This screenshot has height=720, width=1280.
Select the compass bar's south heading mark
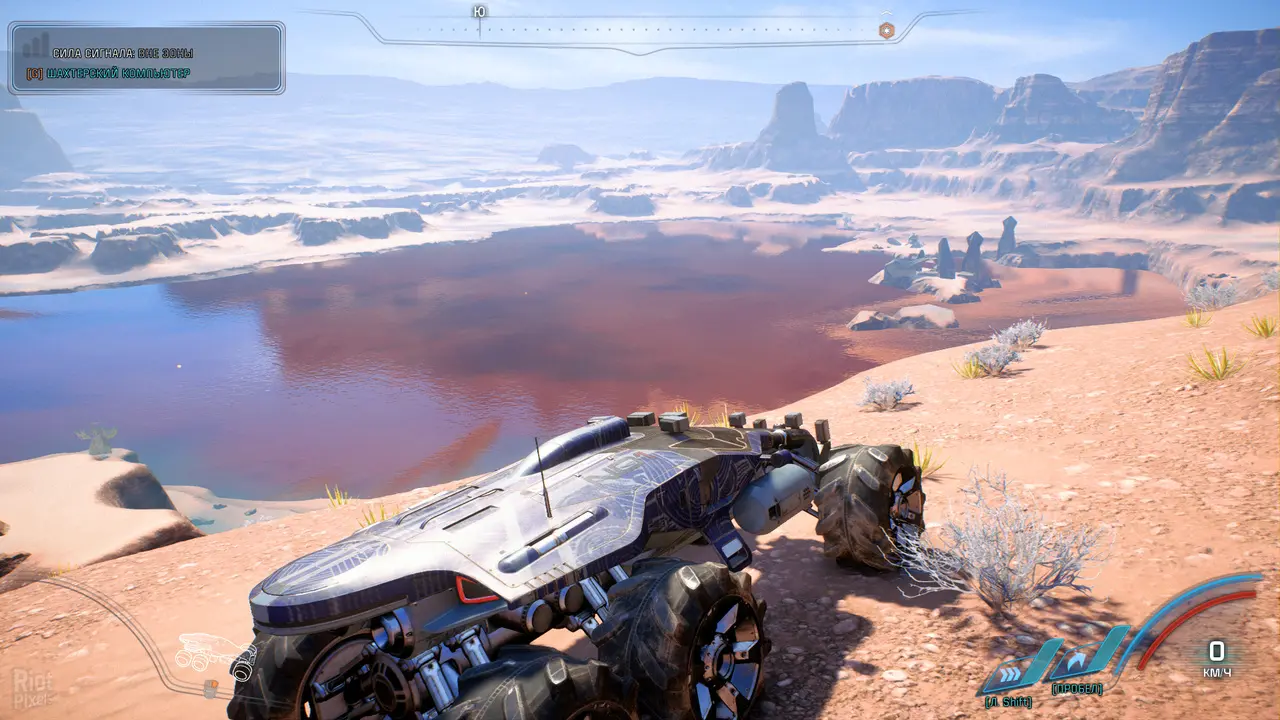480,12
